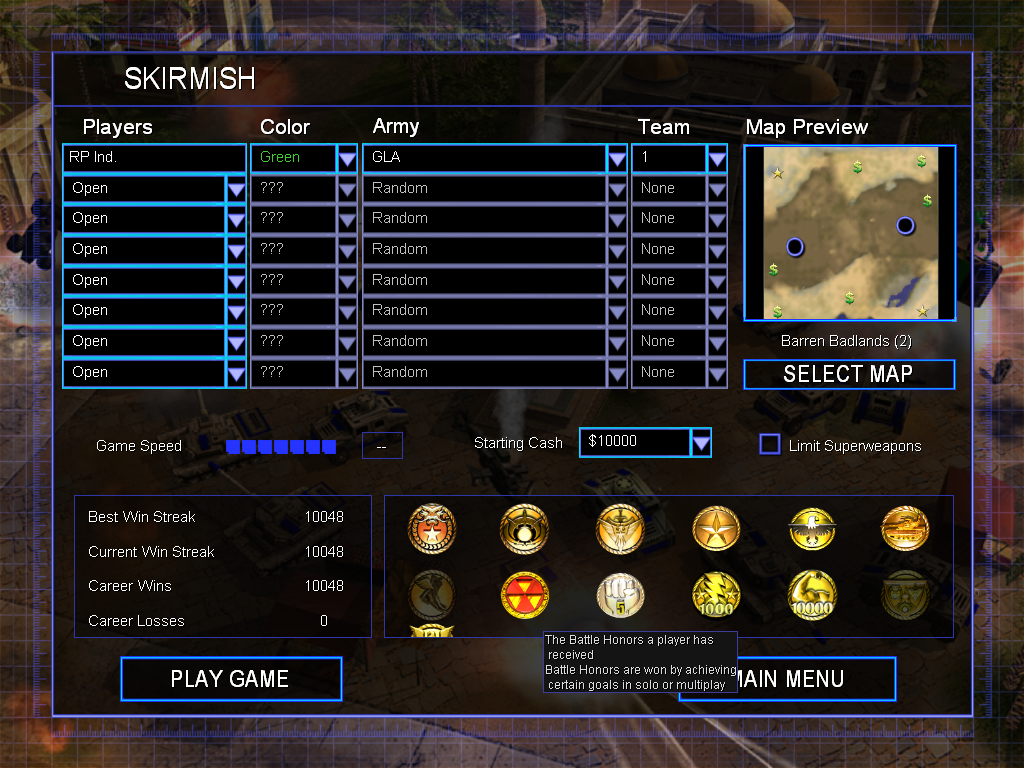Click the lightning 1000 battle honor medal
The width and height of the screenshot is (1024, 768).
(x=716, y=595)
